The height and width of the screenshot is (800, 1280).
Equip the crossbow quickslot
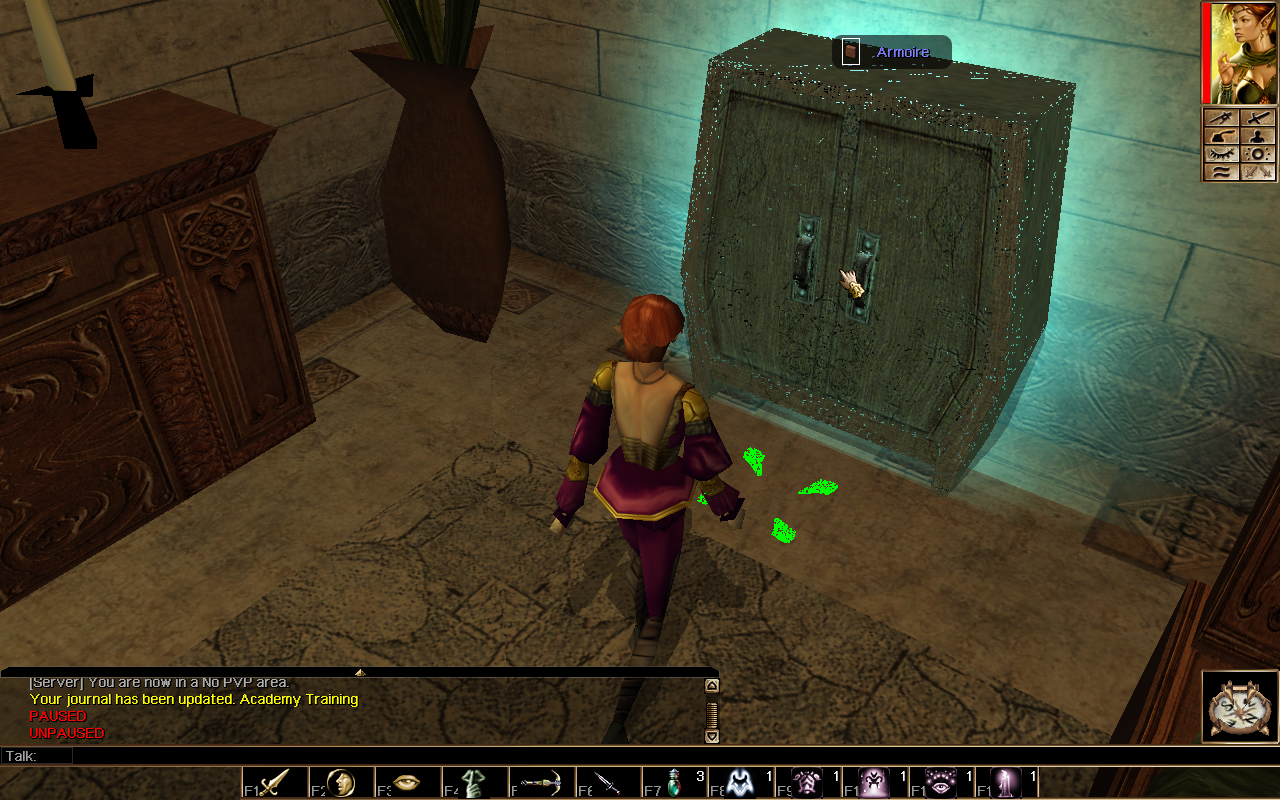[x=540, y=782]
